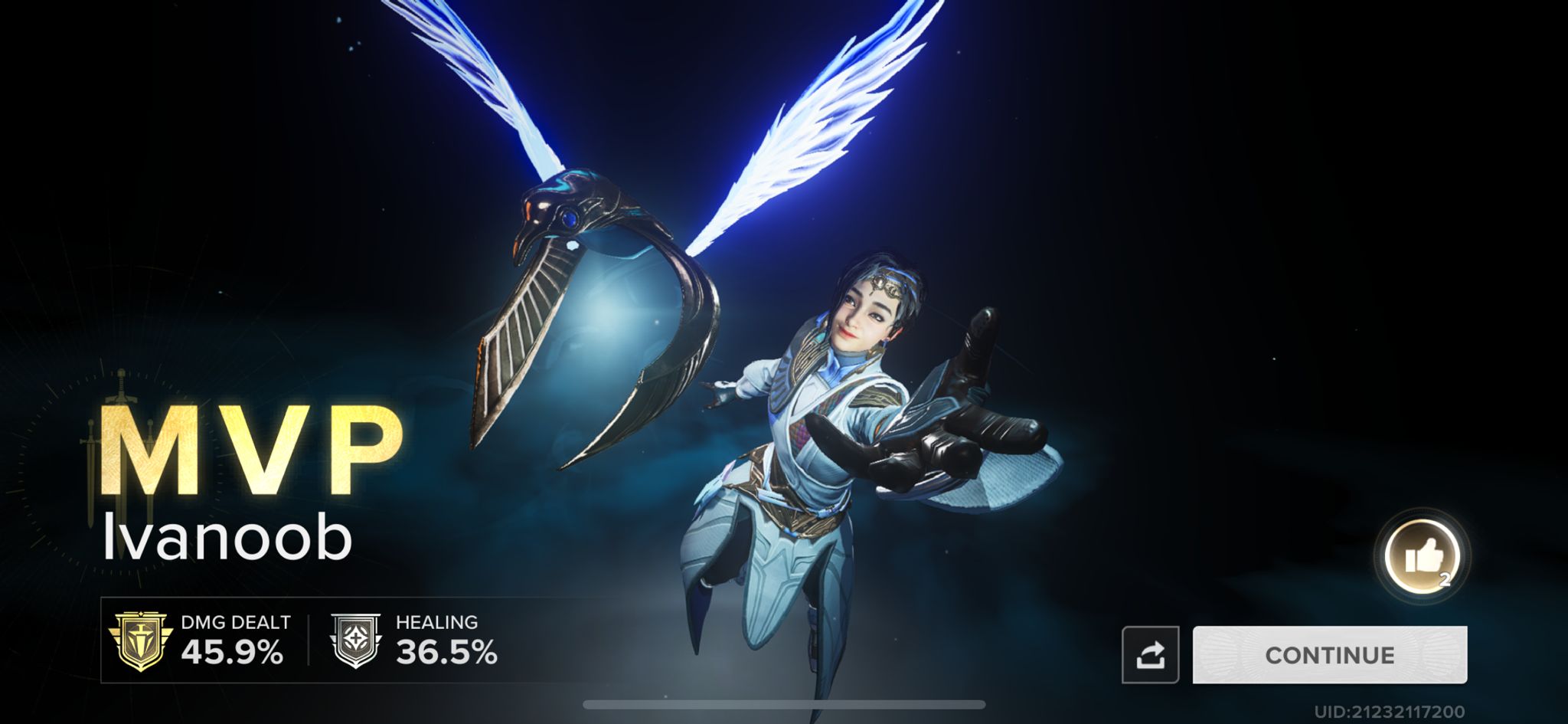Screen dimensions: 1568x724
Task: Click the CONTINUE button
Action: click(x=1329, y=655)
